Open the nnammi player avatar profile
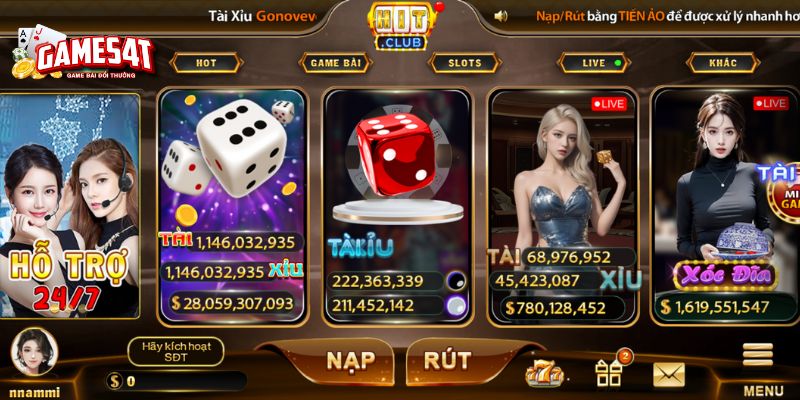Image resolution: width=800 pixels, height=400 pixels. [34, 349]
